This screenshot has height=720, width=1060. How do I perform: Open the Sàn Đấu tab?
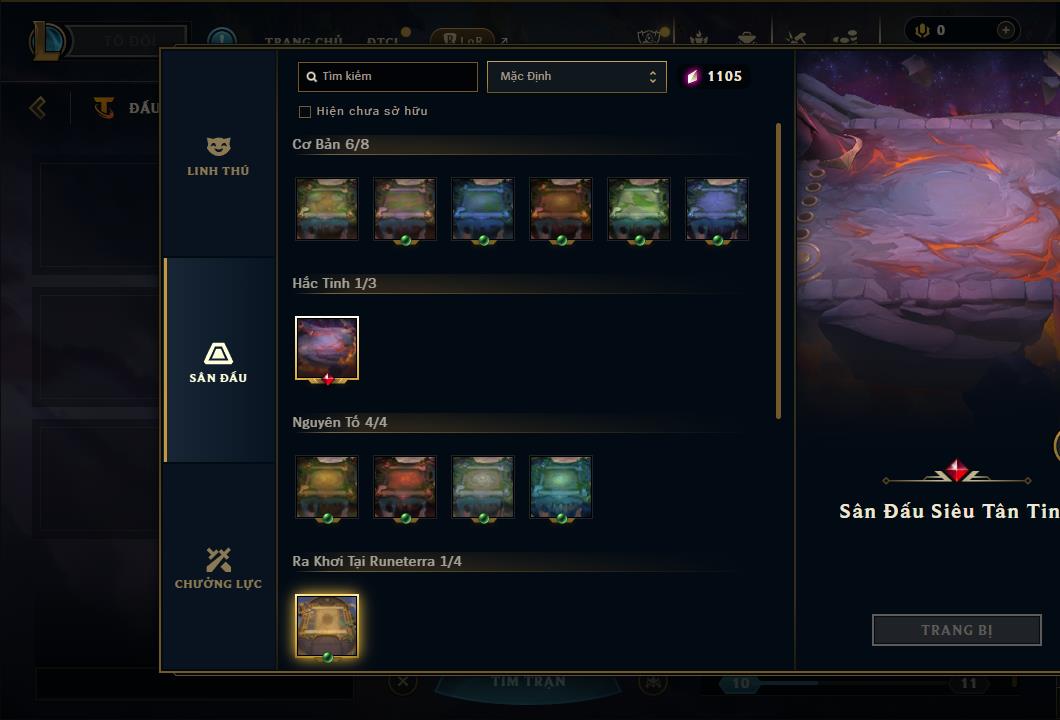click(x=218, y=362)
